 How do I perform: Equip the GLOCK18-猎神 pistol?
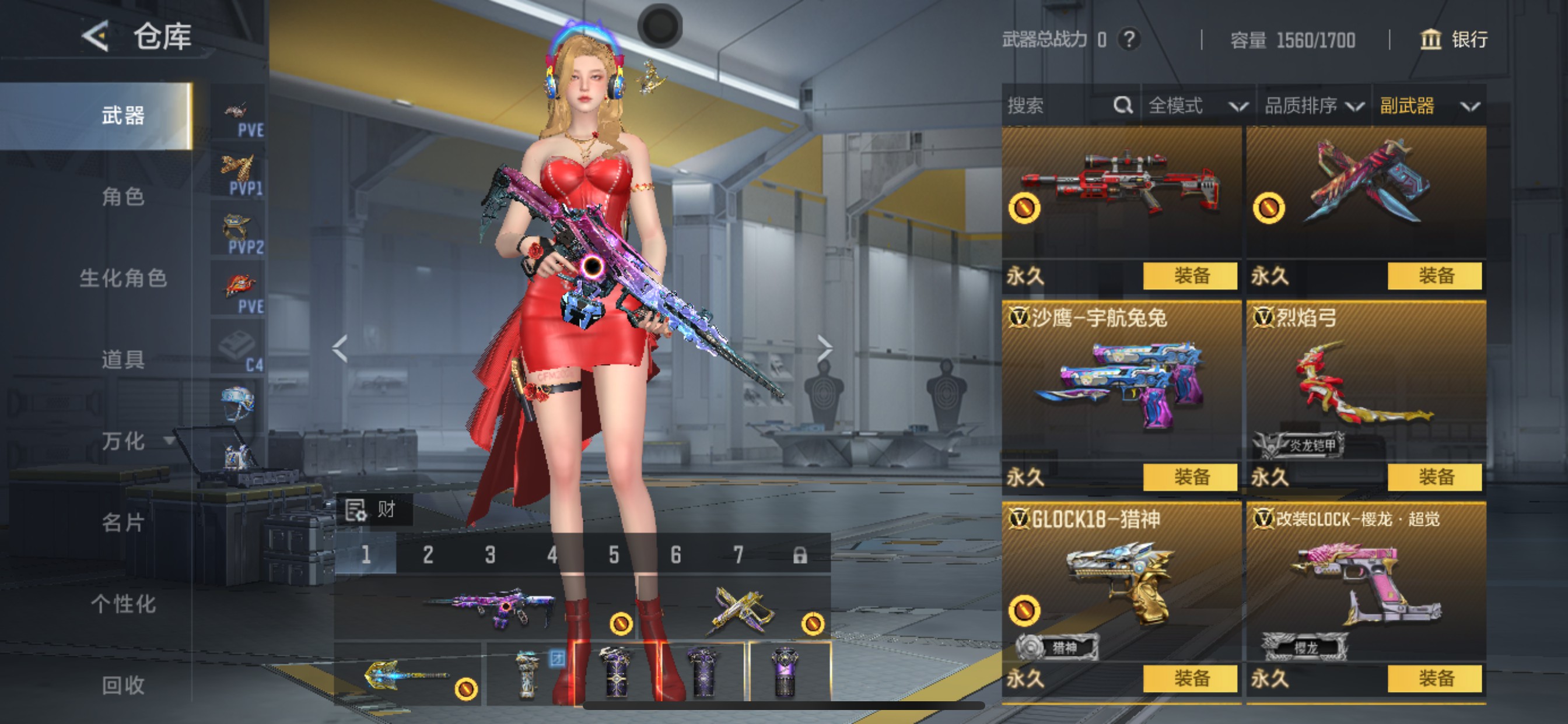pos(1189,679)
